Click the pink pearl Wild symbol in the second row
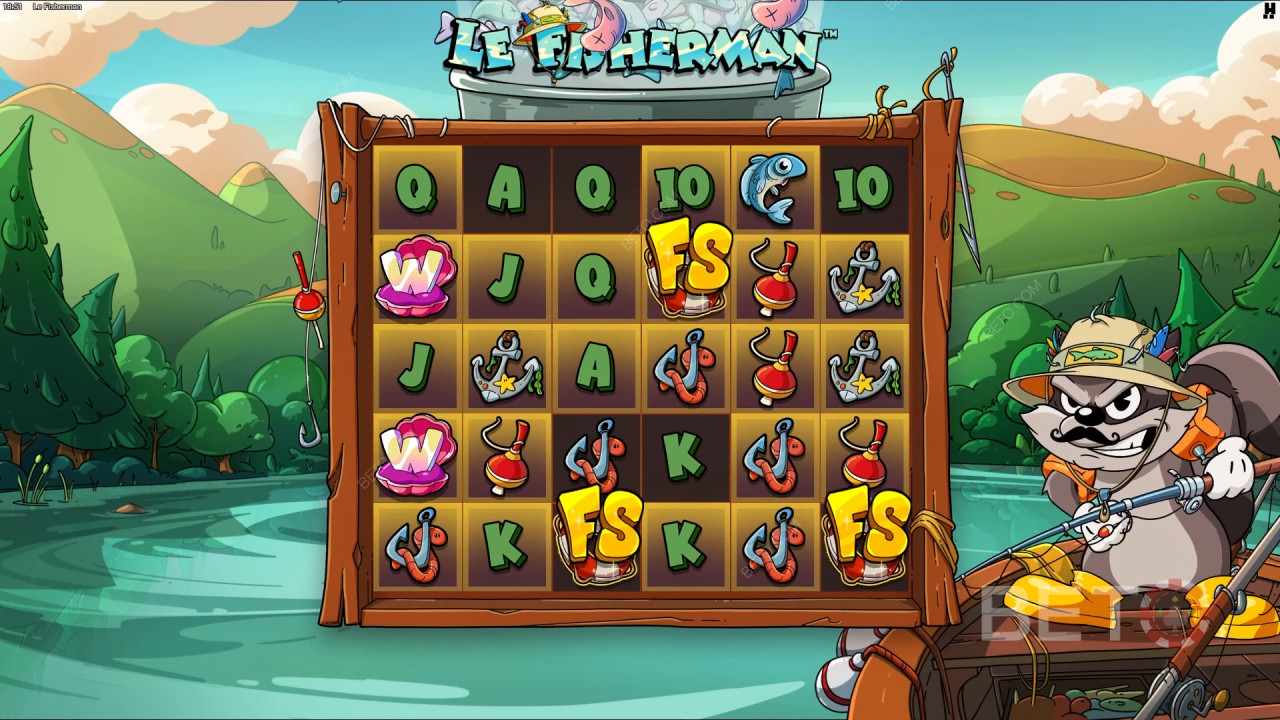This screenshot has width=1280, height=720. point(415,275)
